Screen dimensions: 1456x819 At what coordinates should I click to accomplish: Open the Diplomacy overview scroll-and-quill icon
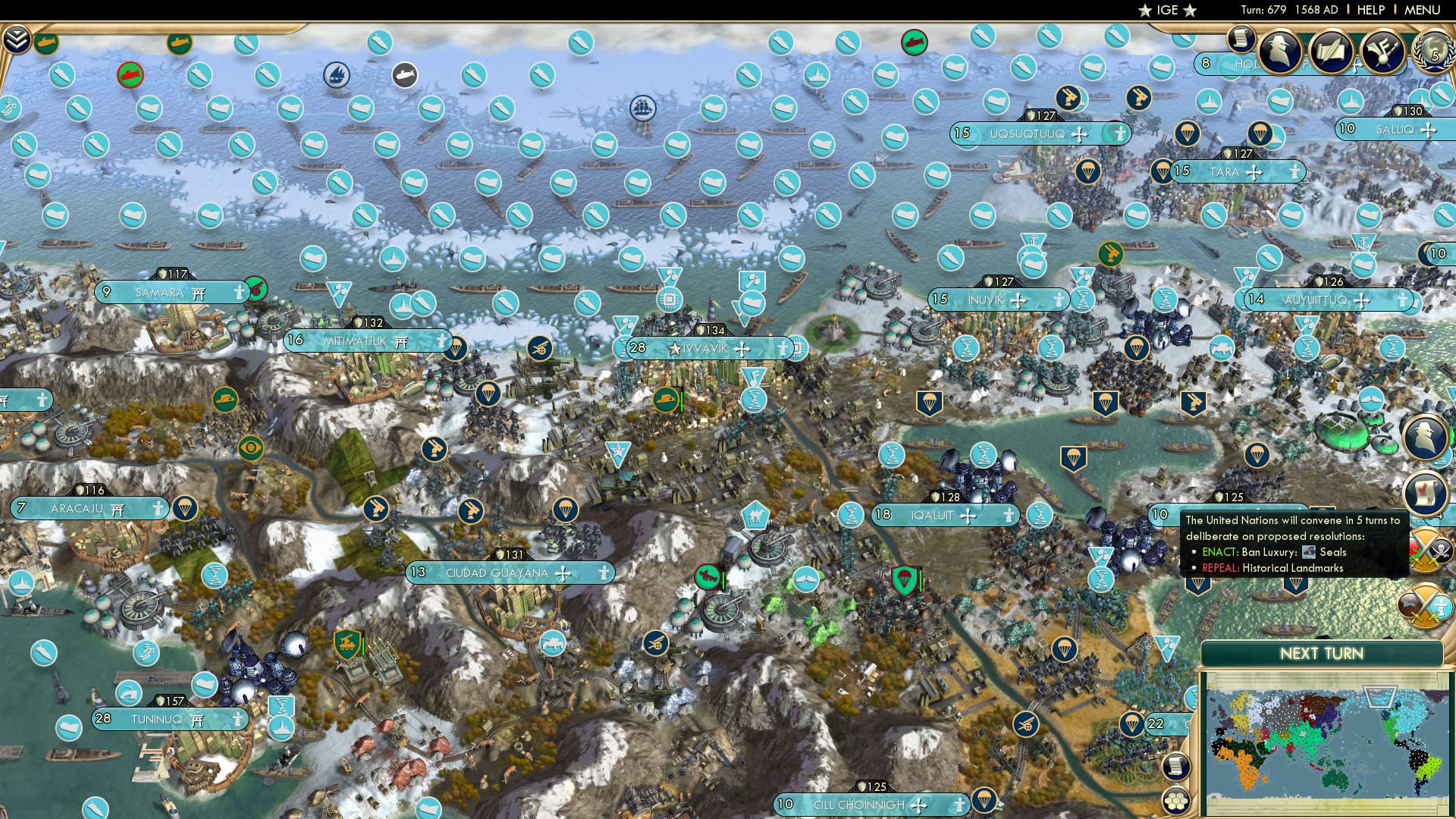(x=1332, y=52)
